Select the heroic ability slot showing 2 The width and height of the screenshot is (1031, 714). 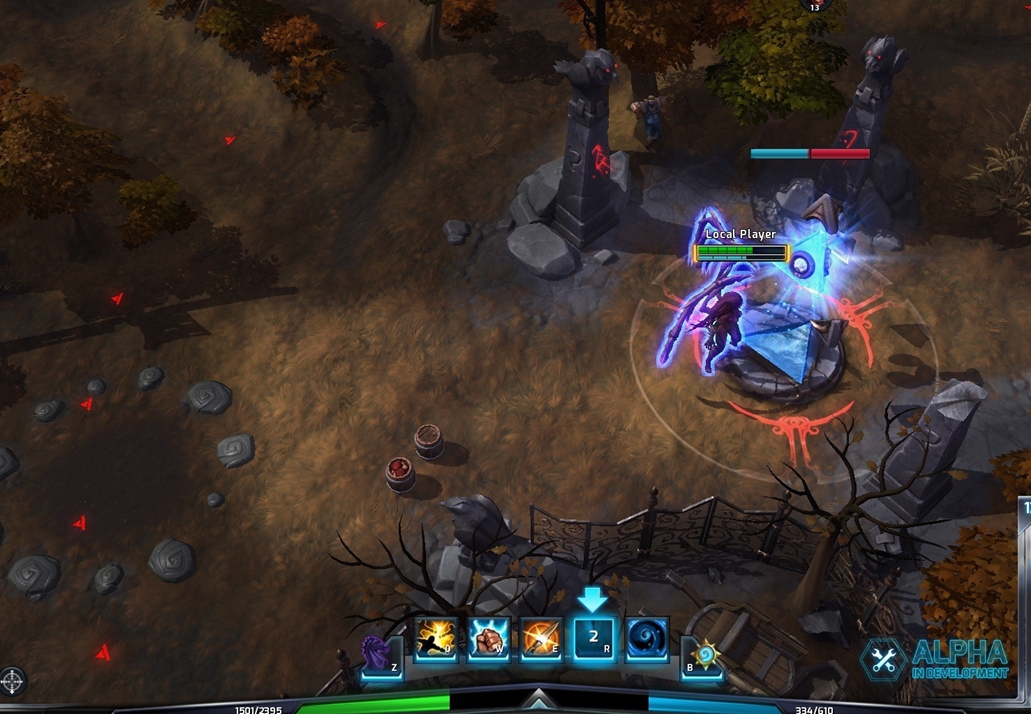tap(594, 639)
